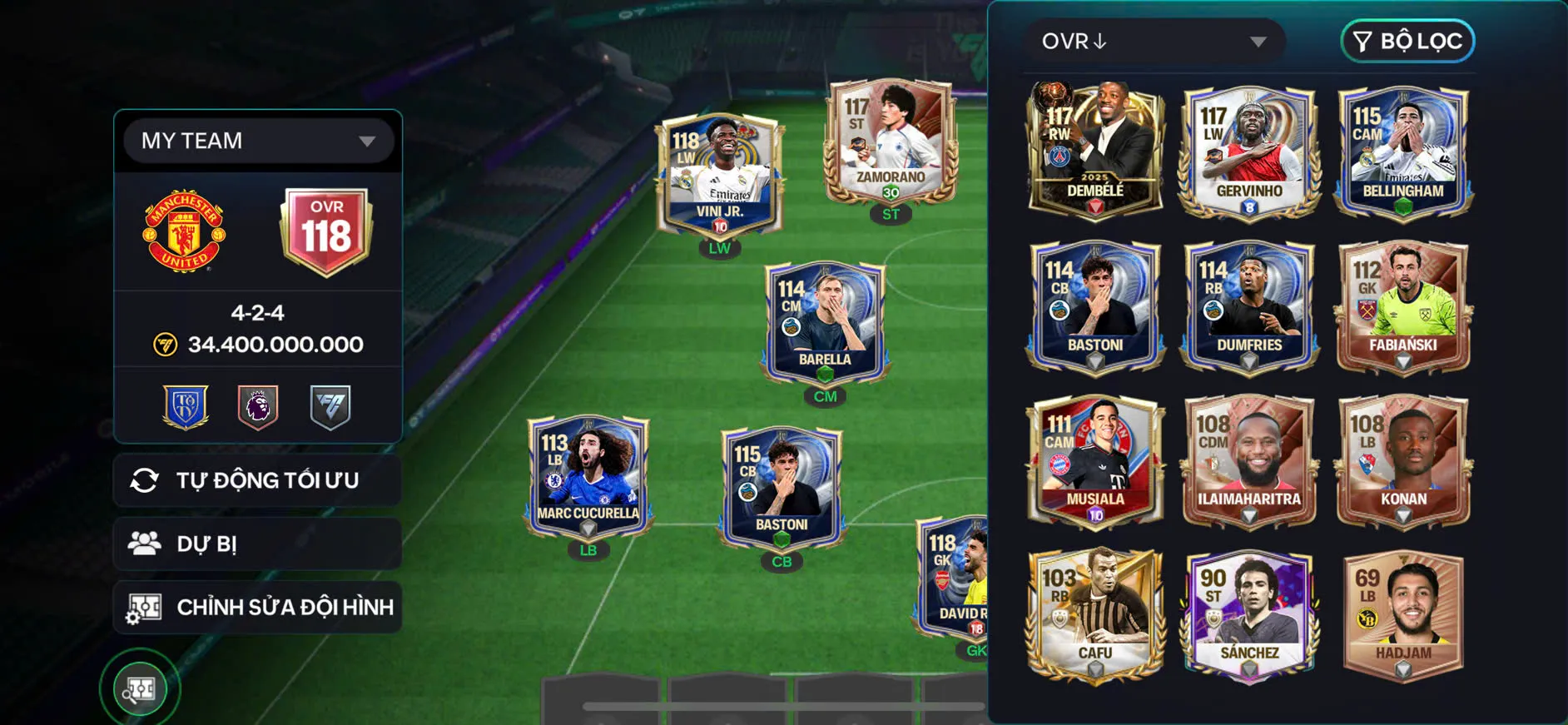The image size is (1568, 725).
Task: Pick the Ilaimaharitra 108 CDM card
Action: coord(1249,459)
